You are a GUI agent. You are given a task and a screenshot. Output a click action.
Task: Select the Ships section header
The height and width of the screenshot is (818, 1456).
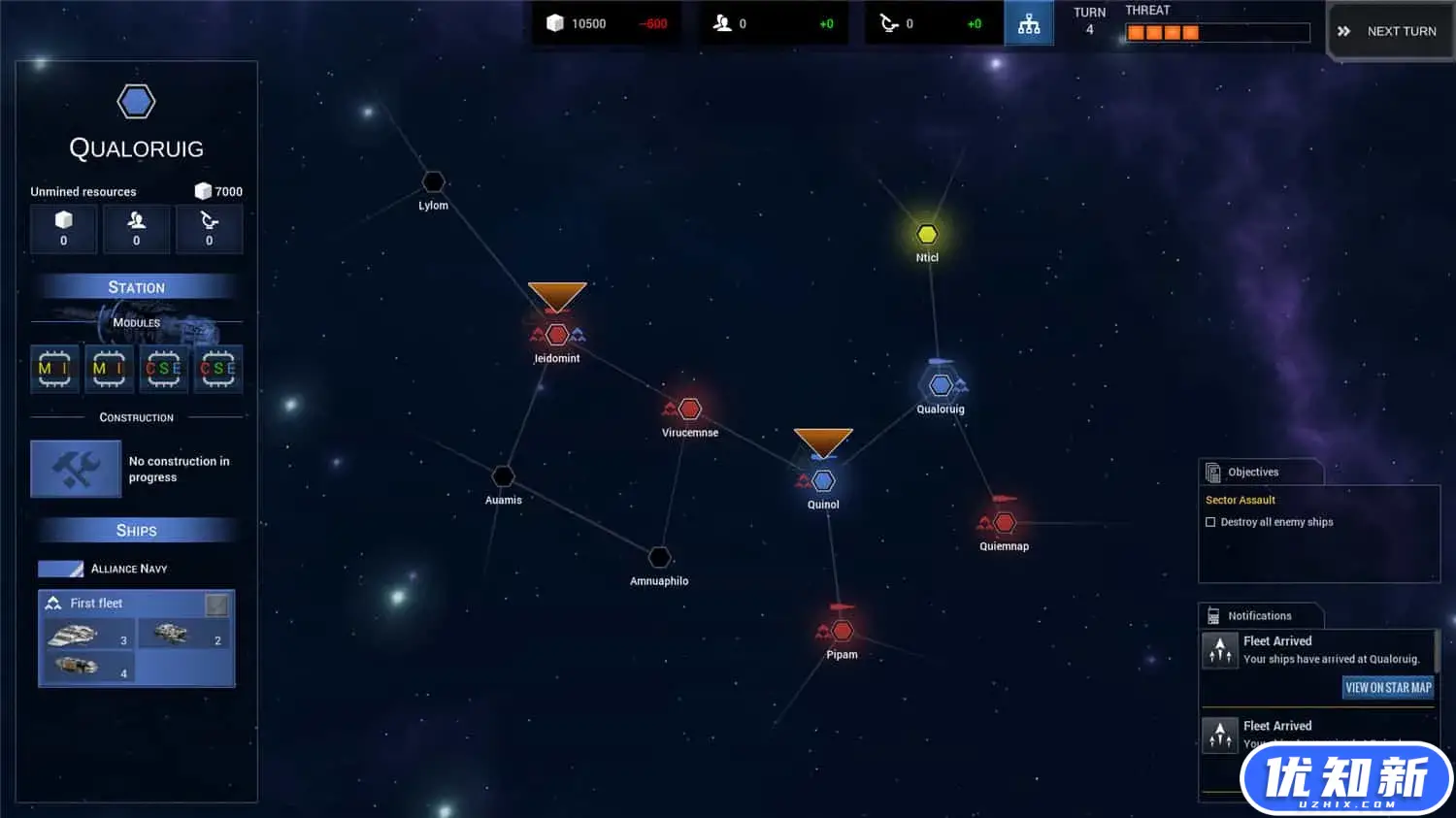point(136,530)
